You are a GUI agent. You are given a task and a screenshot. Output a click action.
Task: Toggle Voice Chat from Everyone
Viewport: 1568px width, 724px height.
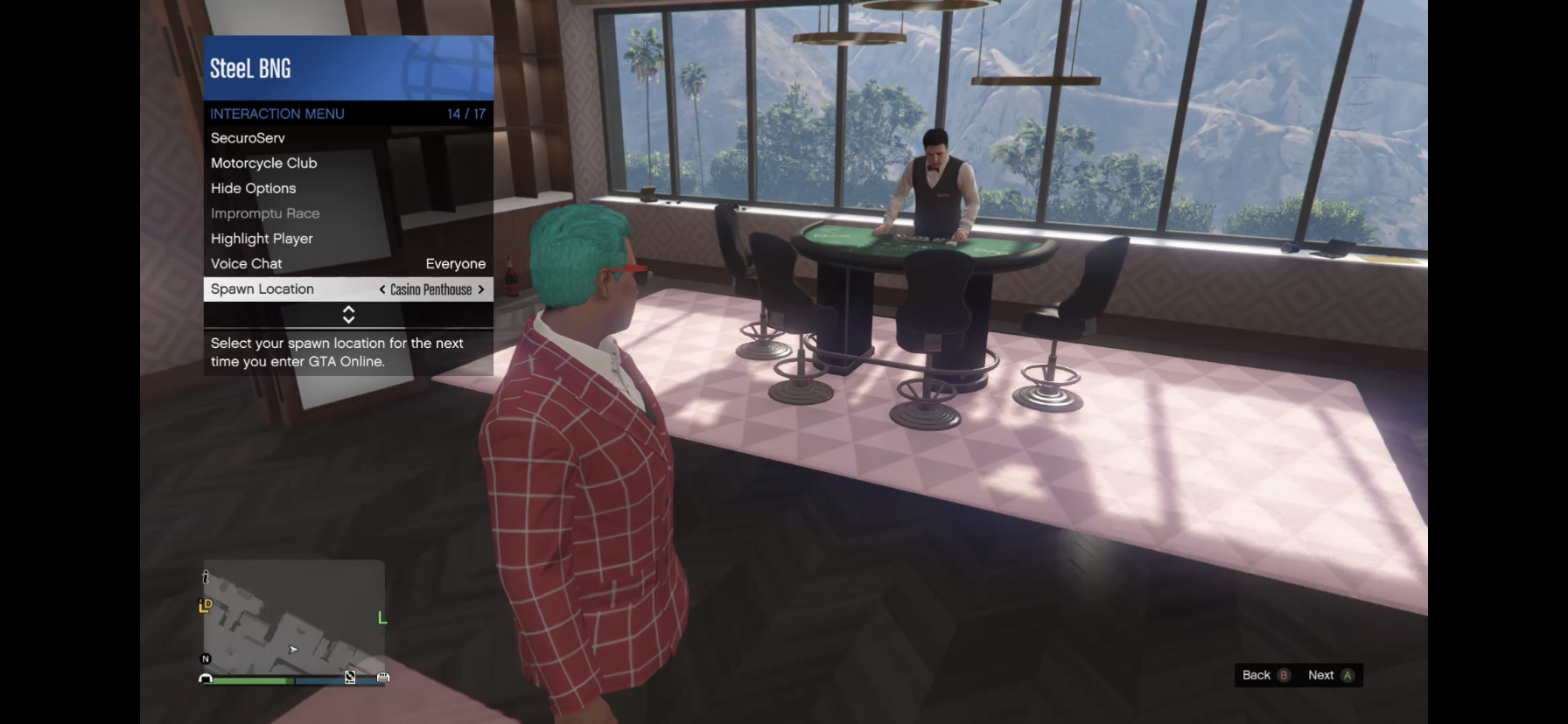click(x=246, y=263)
